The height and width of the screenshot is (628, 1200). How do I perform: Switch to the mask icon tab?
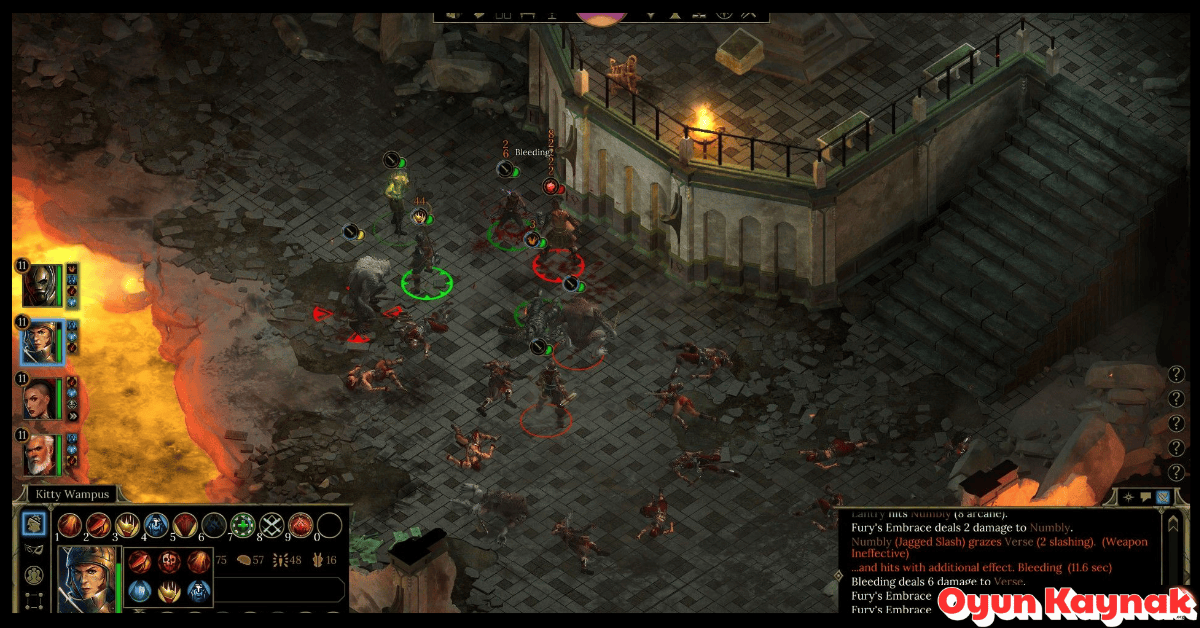pyautogui.click(x=34, y=549)
